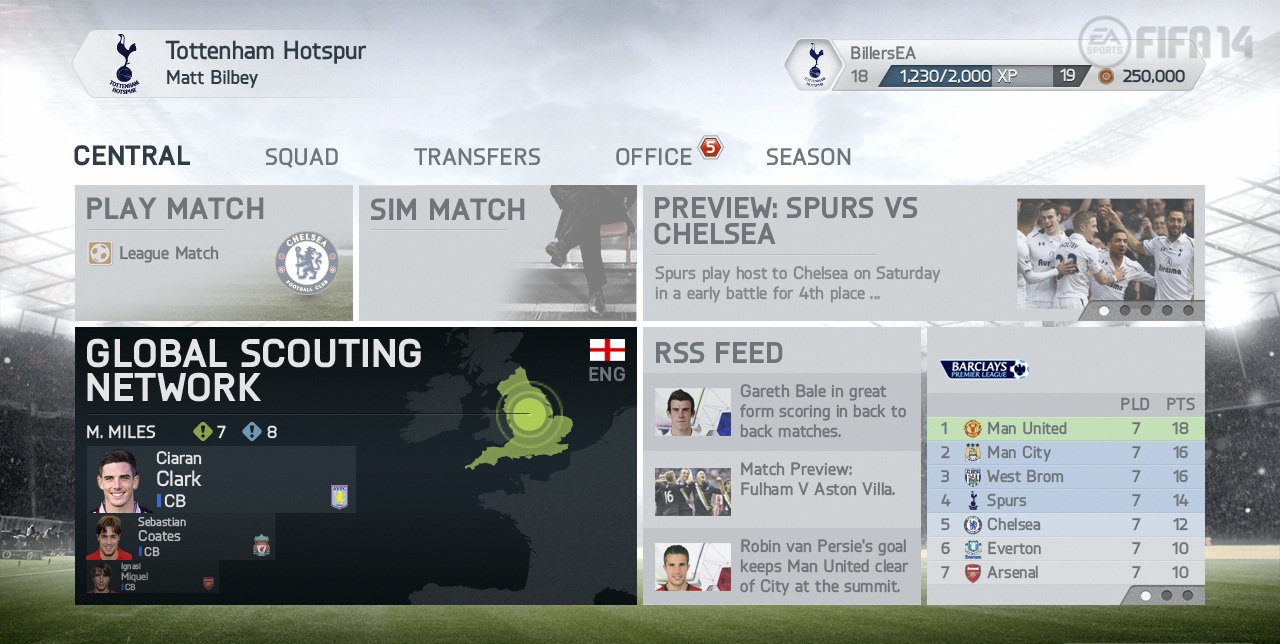Select Man United in the league table
The height and width of the screenshot is (644, 1280).
[1065, 428]
